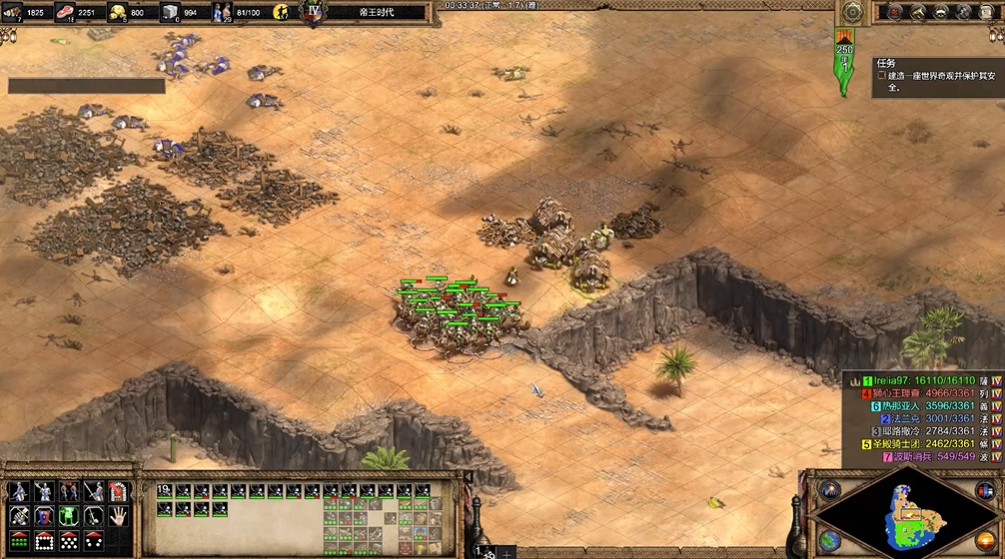This screenshot has width=1005, height=559.
Task: Choose the line formation with green dots
Action: (17, 541)
